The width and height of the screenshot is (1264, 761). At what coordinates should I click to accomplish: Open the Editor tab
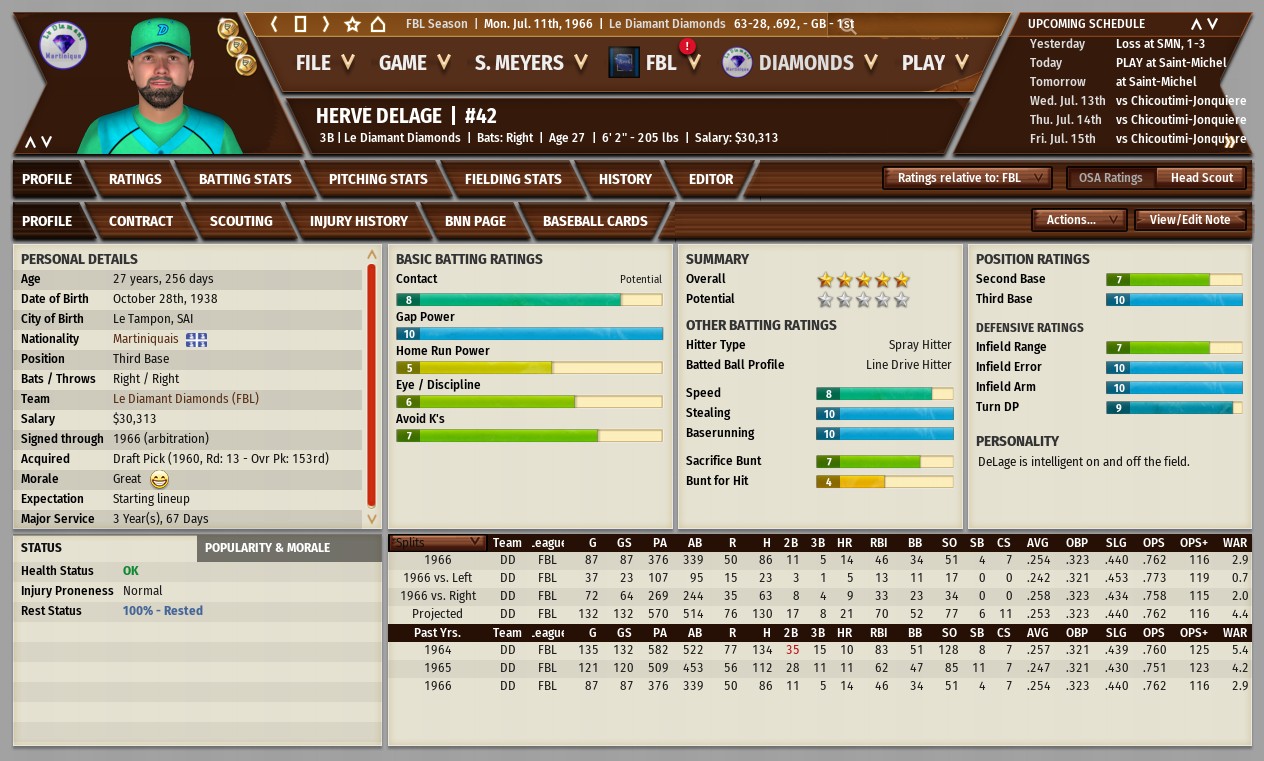[x=711, y=179]
